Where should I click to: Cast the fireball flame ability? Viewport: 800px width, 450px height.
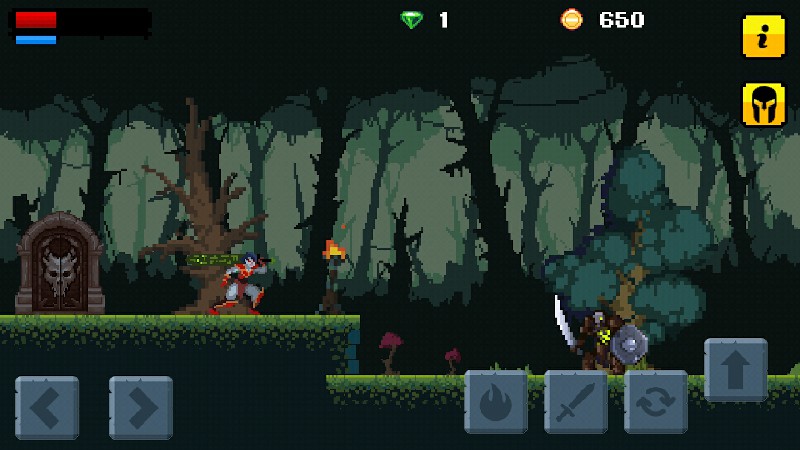tap(496, 401)
